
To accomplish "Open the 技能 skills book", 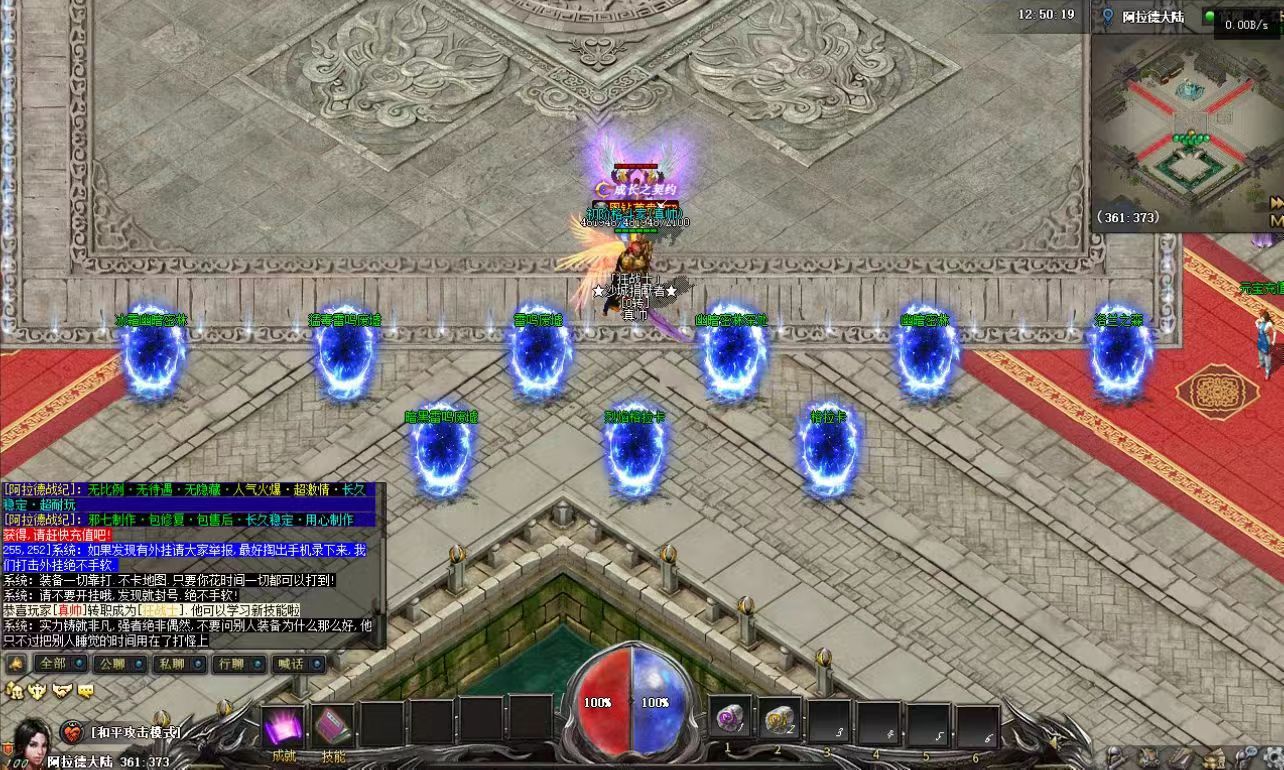I will tap(333, 726).
